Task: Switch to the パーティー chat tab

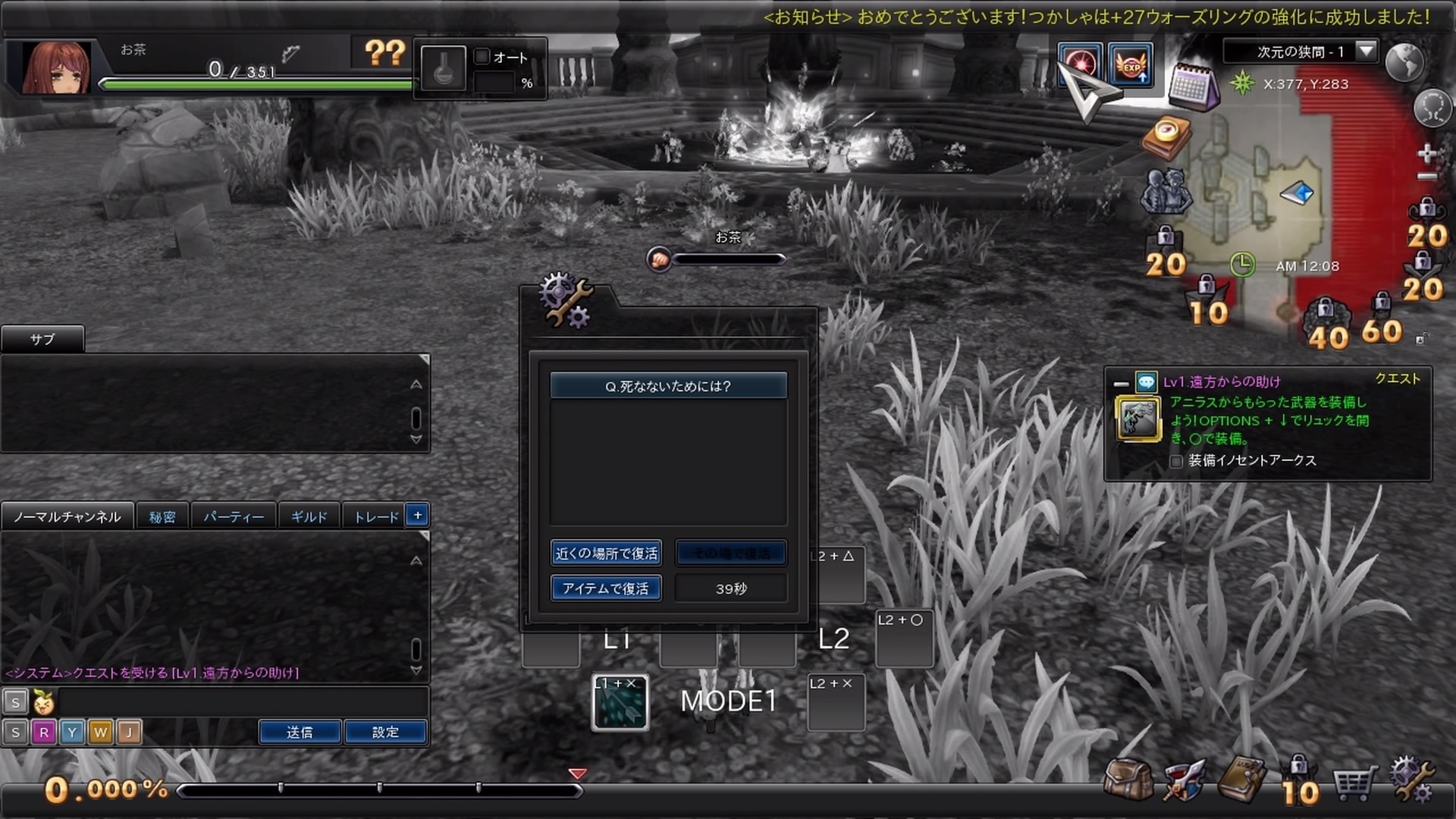Action: pyautogui.click(x=234, y=517)
